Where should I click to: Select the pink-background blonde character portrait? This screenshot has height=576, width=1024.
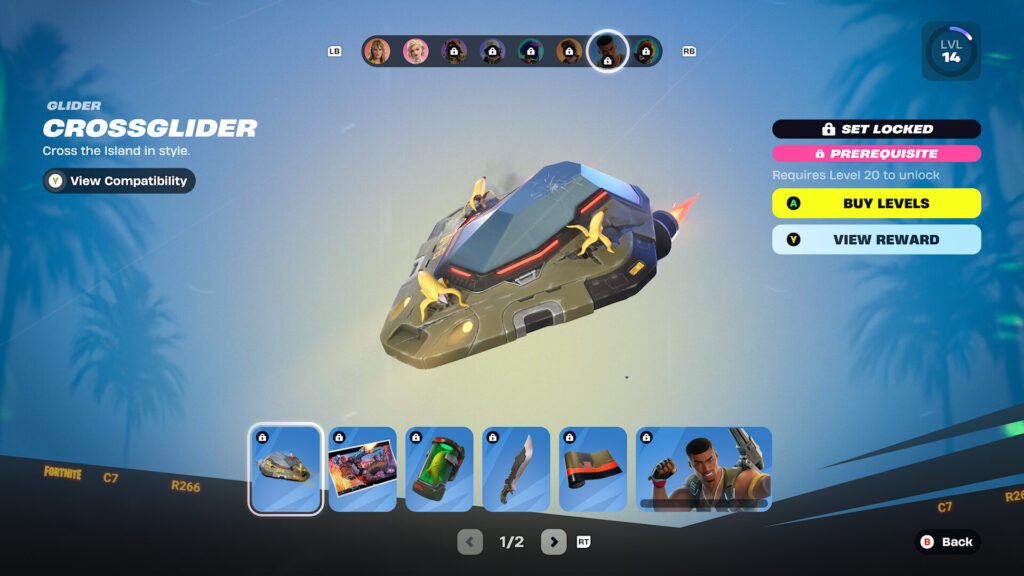pos(415,51)
